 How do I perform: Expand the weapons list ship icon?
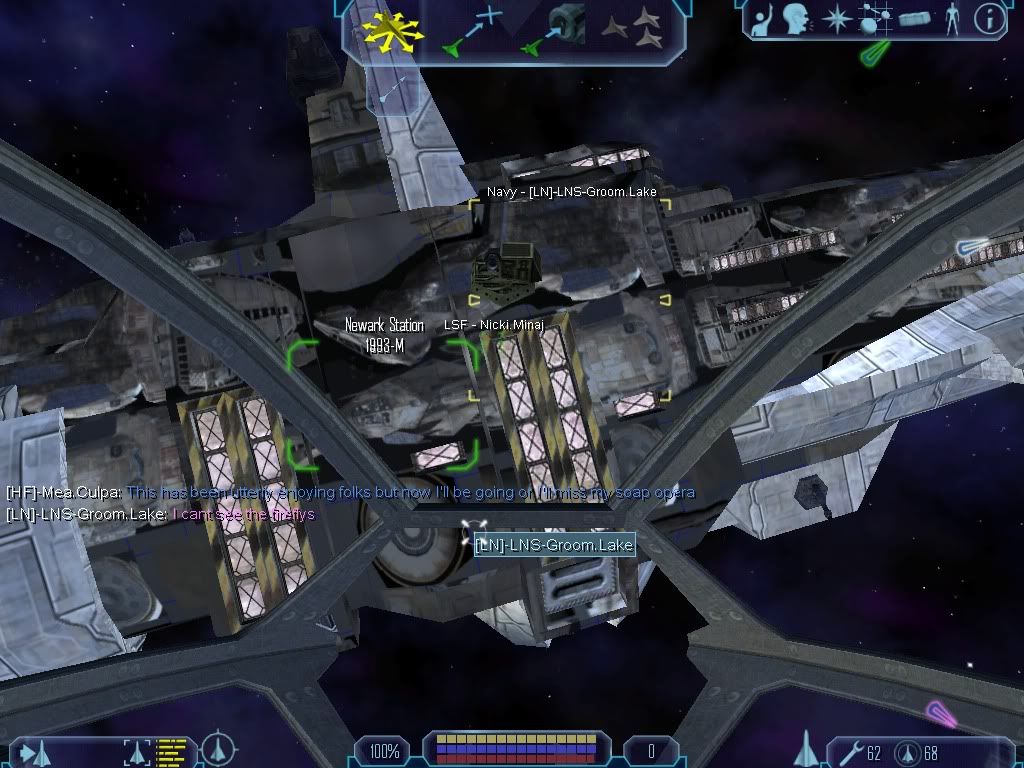click(805, 748)
